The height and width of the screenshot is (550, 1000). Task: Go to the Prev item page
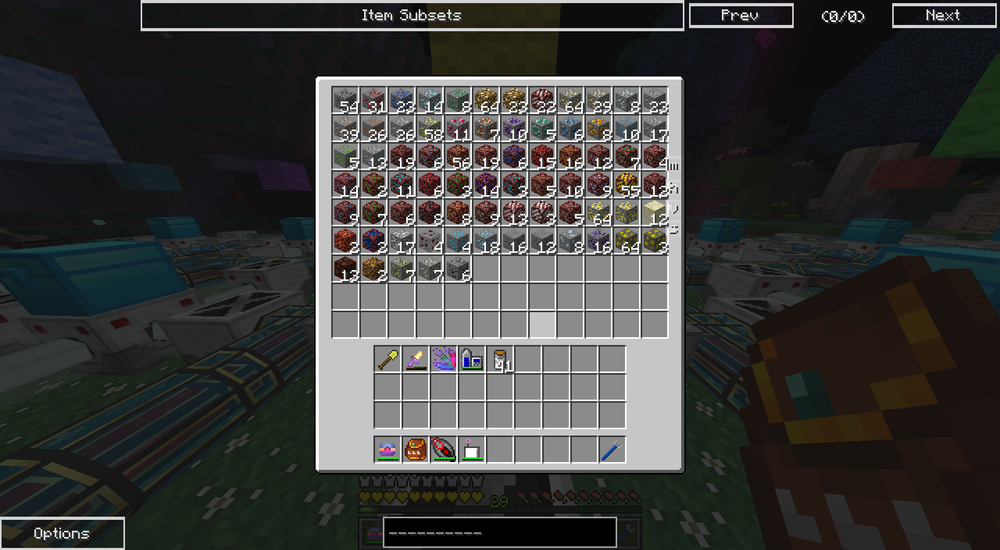click(x=740, y=16)
